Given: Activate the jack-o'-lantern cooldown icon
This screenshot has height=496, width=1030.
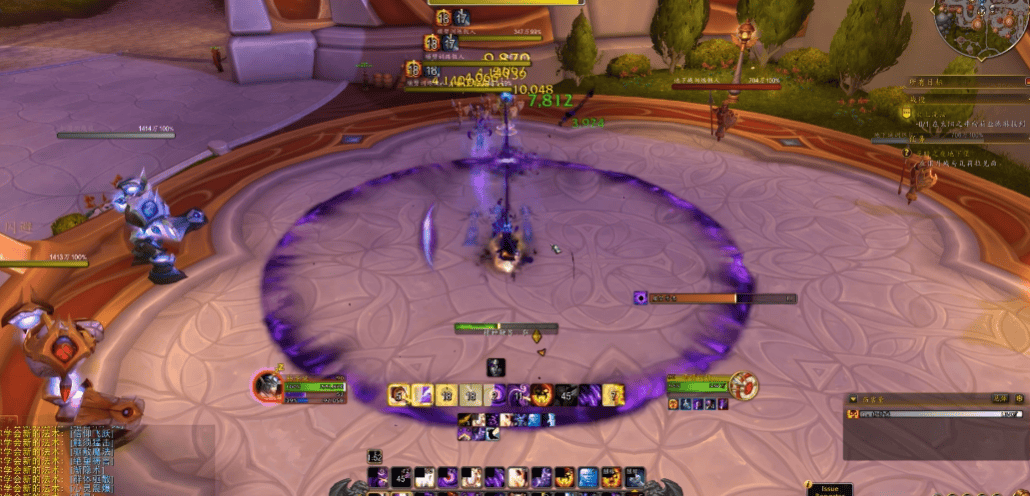Looking at the screenshot, I should 543,394.
